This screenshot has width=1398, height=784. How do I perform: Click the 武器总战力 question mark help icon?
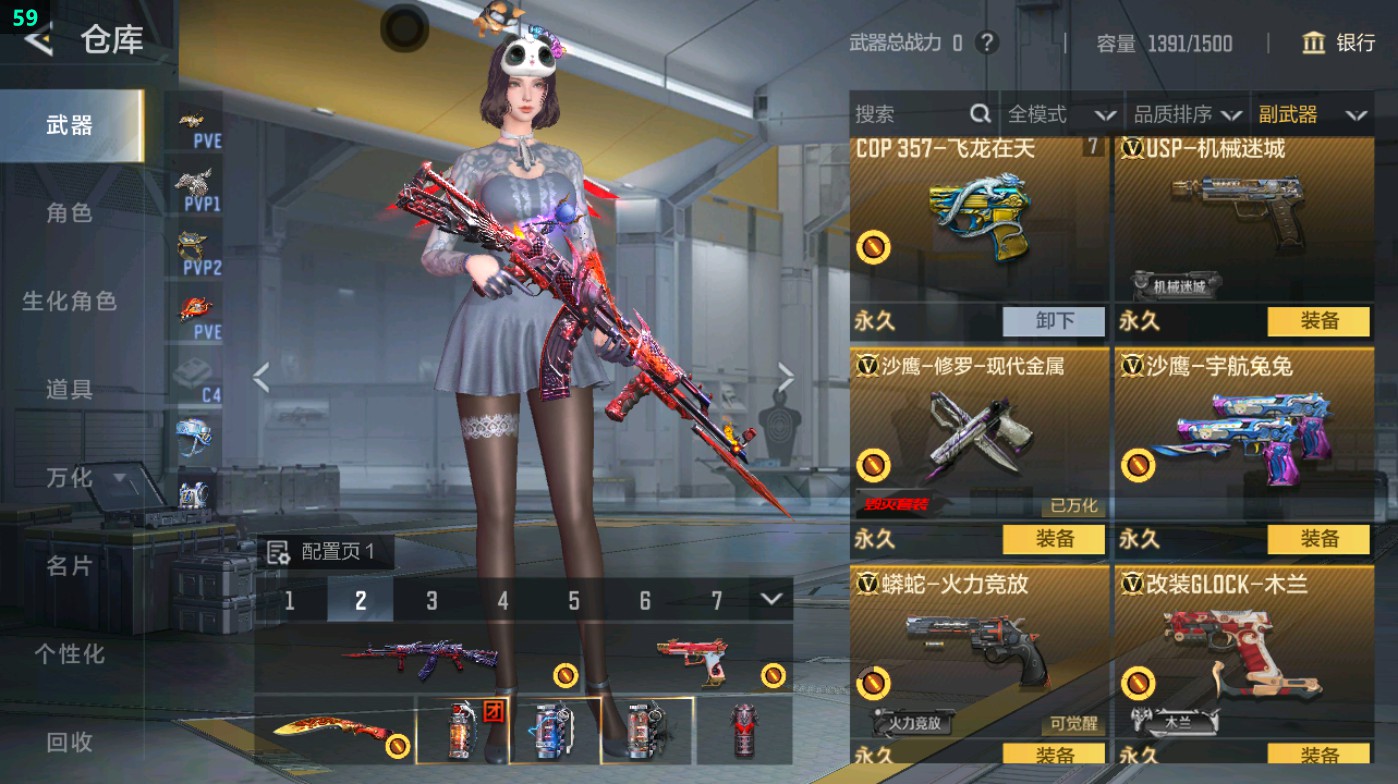click(989, 44)
